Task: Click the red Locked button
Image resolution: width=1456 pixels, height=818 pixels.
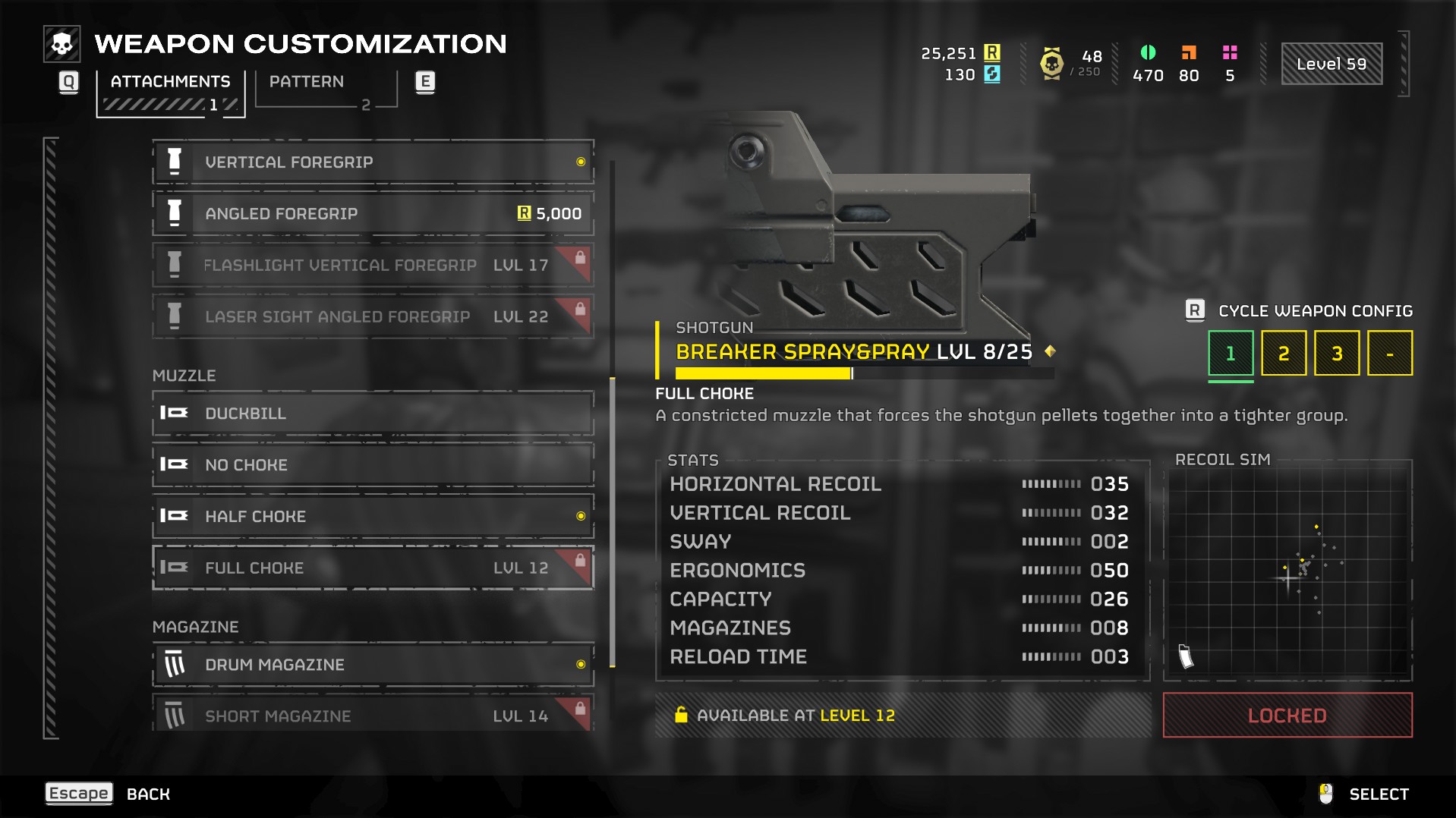Action: [1287, 716]
